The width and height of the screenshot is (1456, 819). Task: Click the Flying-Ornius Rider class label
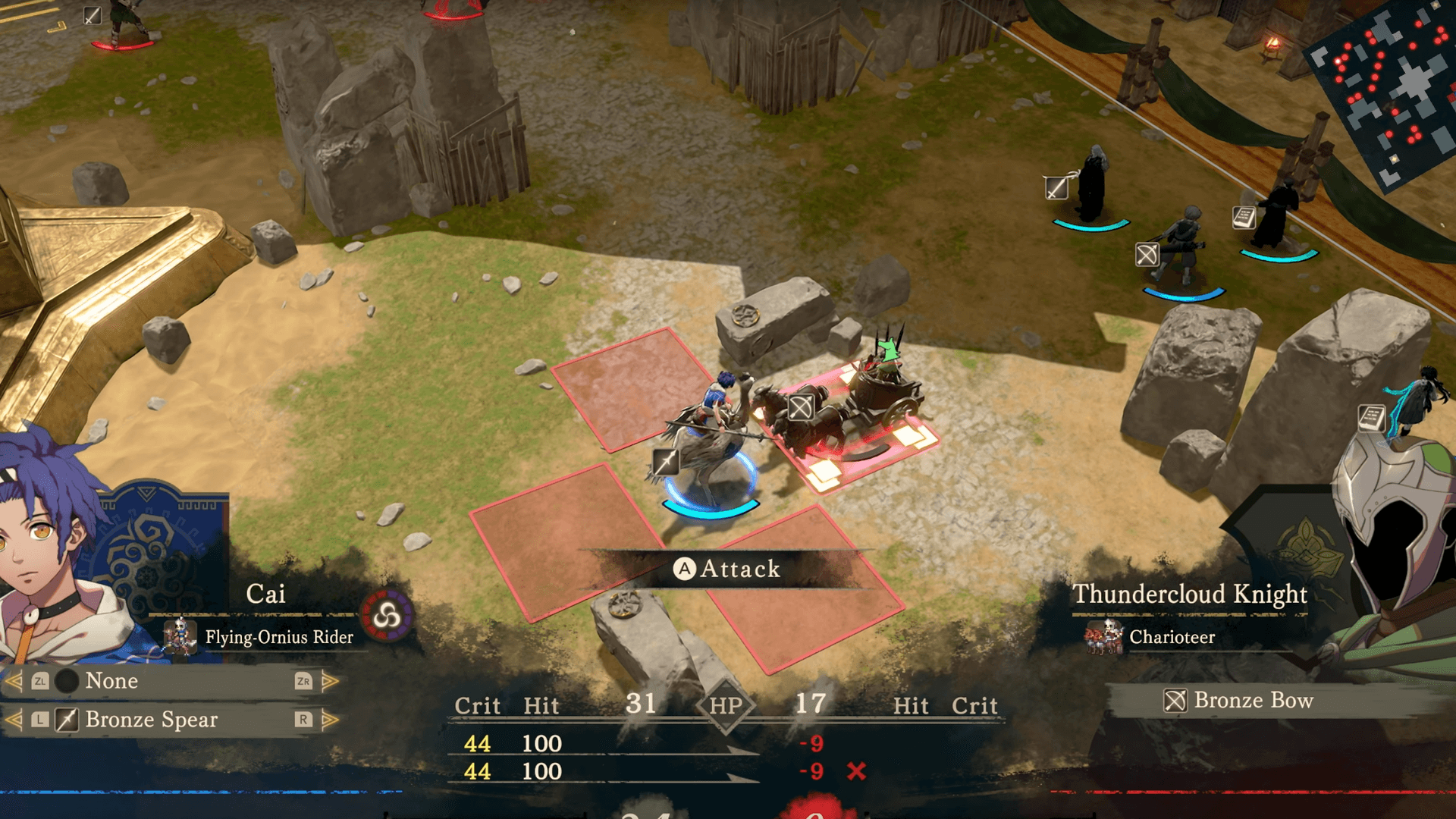pos(277,638)
